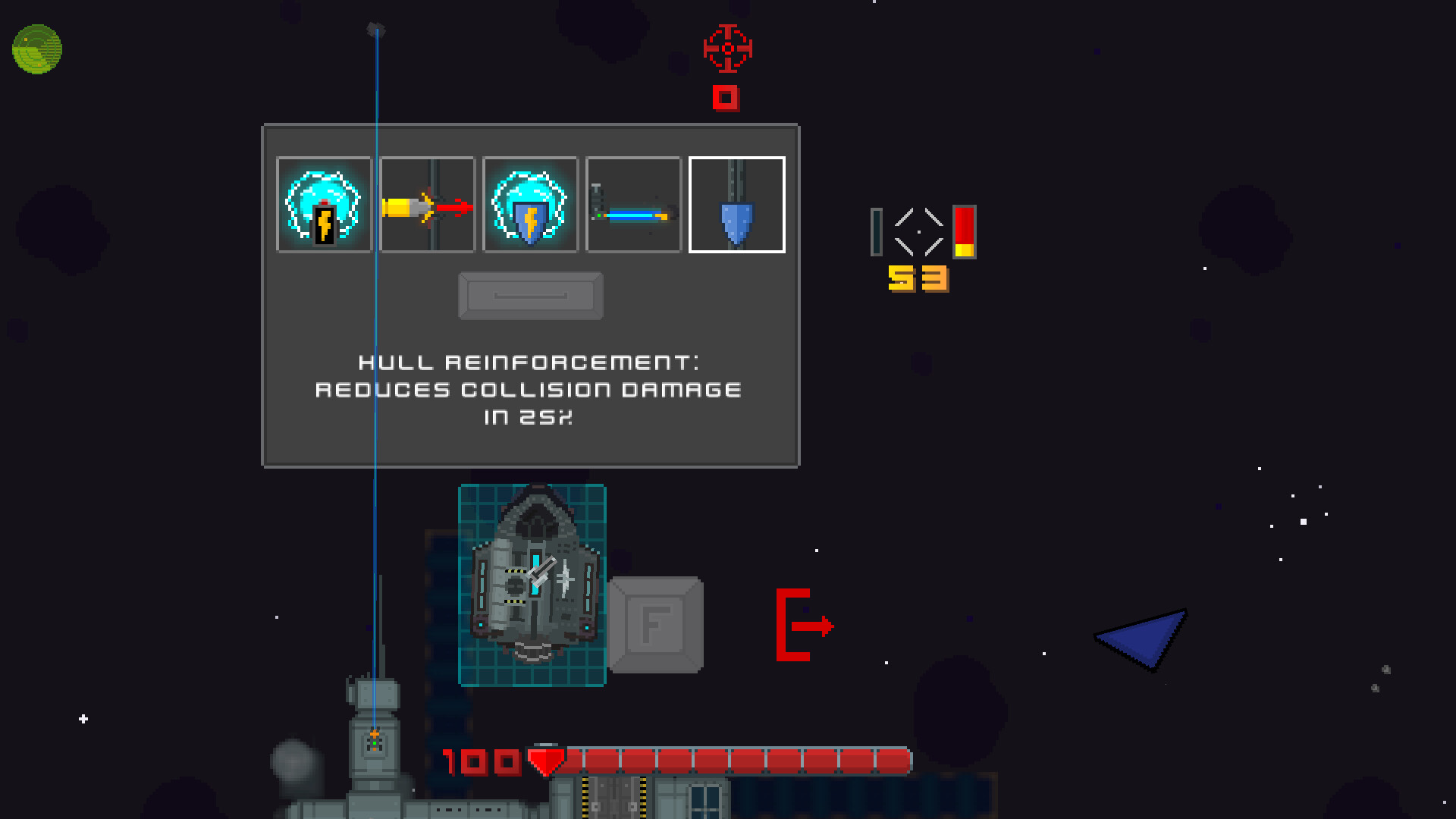Select the energy battery upgrade icon
The image size is (1456, 819).
coord(324,204)
